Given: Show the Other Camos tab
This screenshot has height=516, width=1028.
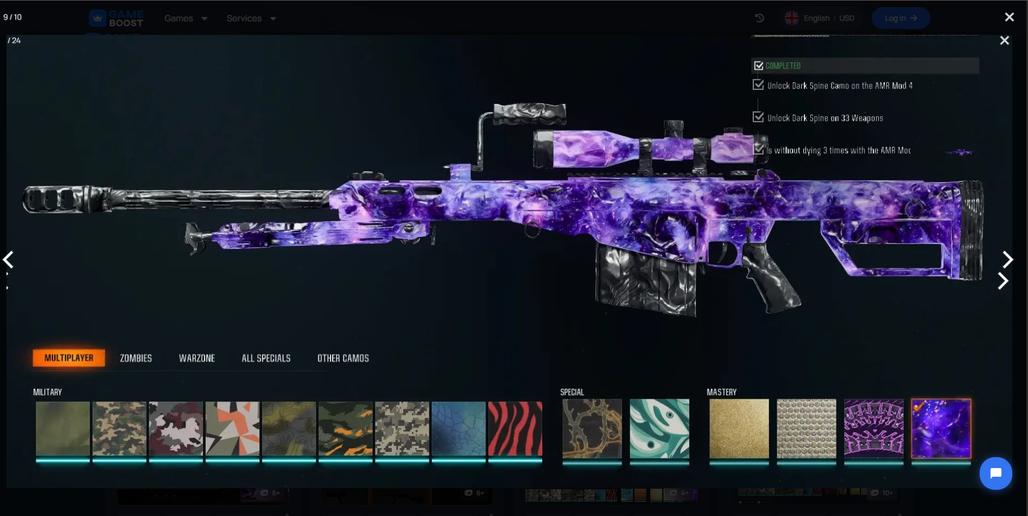Looking at the screenshot, I should [343, 358].
